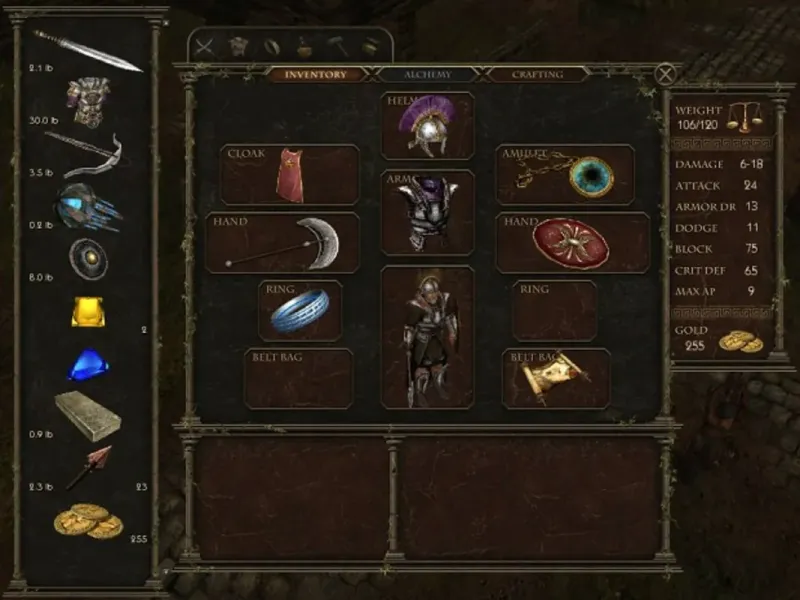Show the ring accessories filter
The width and height of the screenshot is (800, 600).
[271, 46]
